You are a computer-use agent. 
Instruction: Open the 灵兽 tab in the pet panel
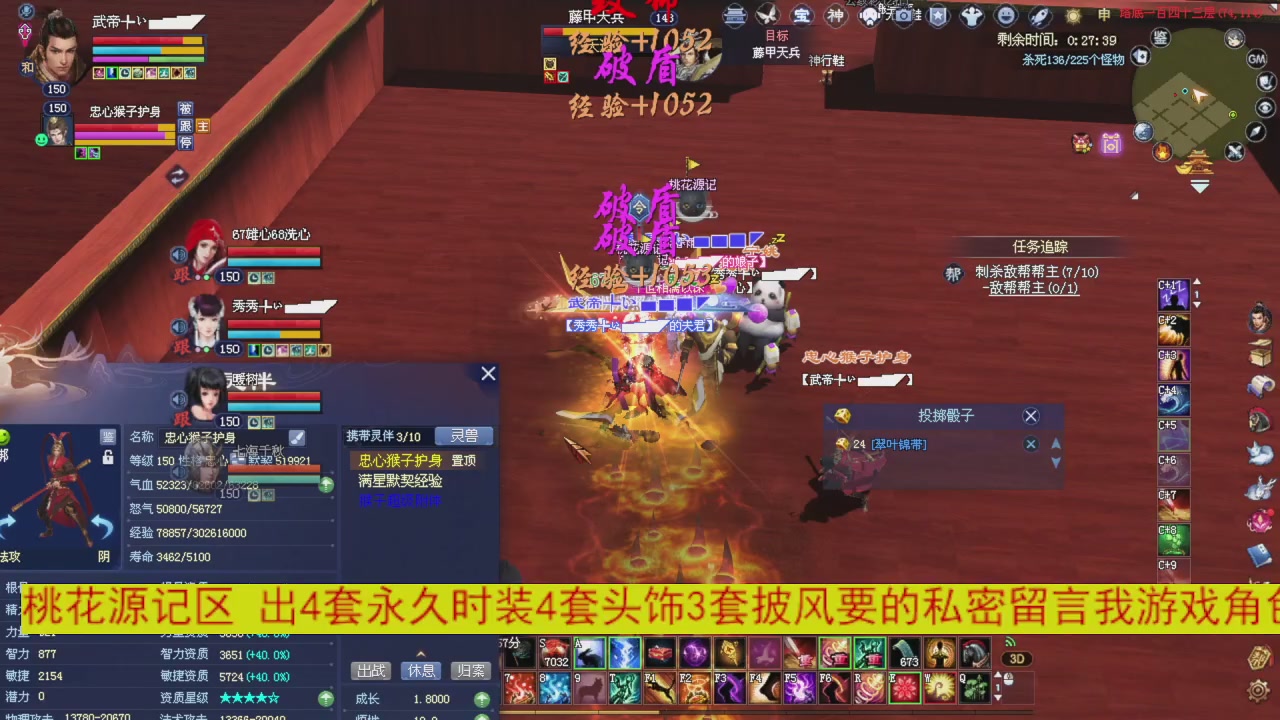coord(463,436)
